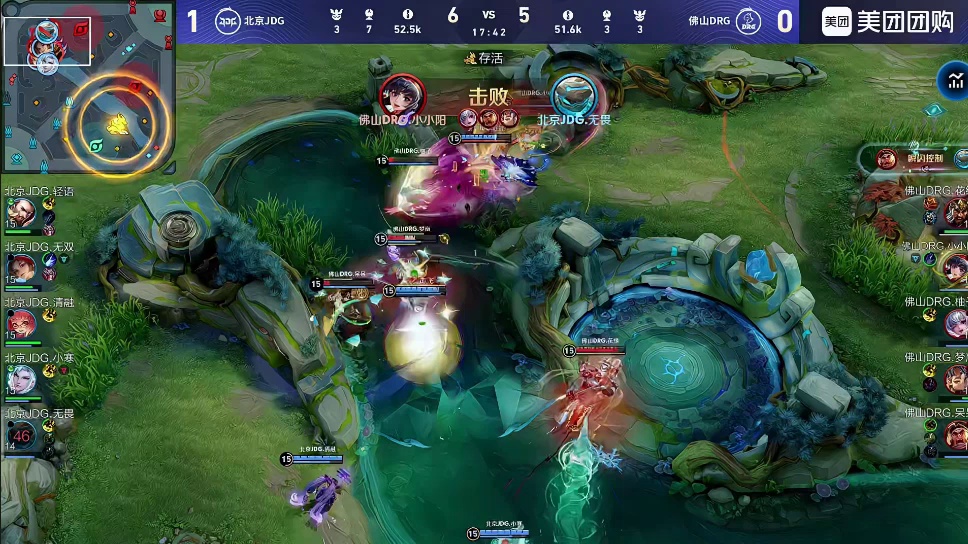Click 佛山DRG.小小阳 portrait in kill banner
Viewport: 968px width, 544px height.
pos(402,95)
